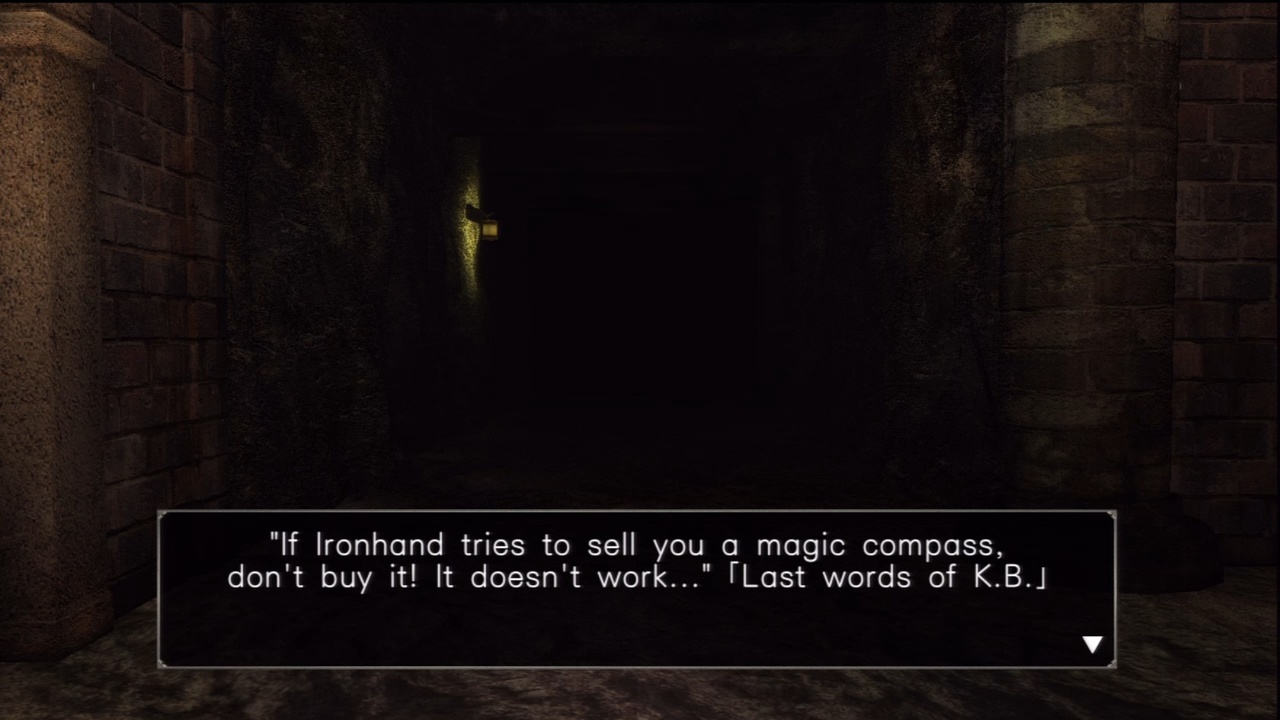Screen dimensions: 1280x720
Task: Toggle the dialogue box visibility by clicking it
Action: pyautogui.click(x=640, y=590)
